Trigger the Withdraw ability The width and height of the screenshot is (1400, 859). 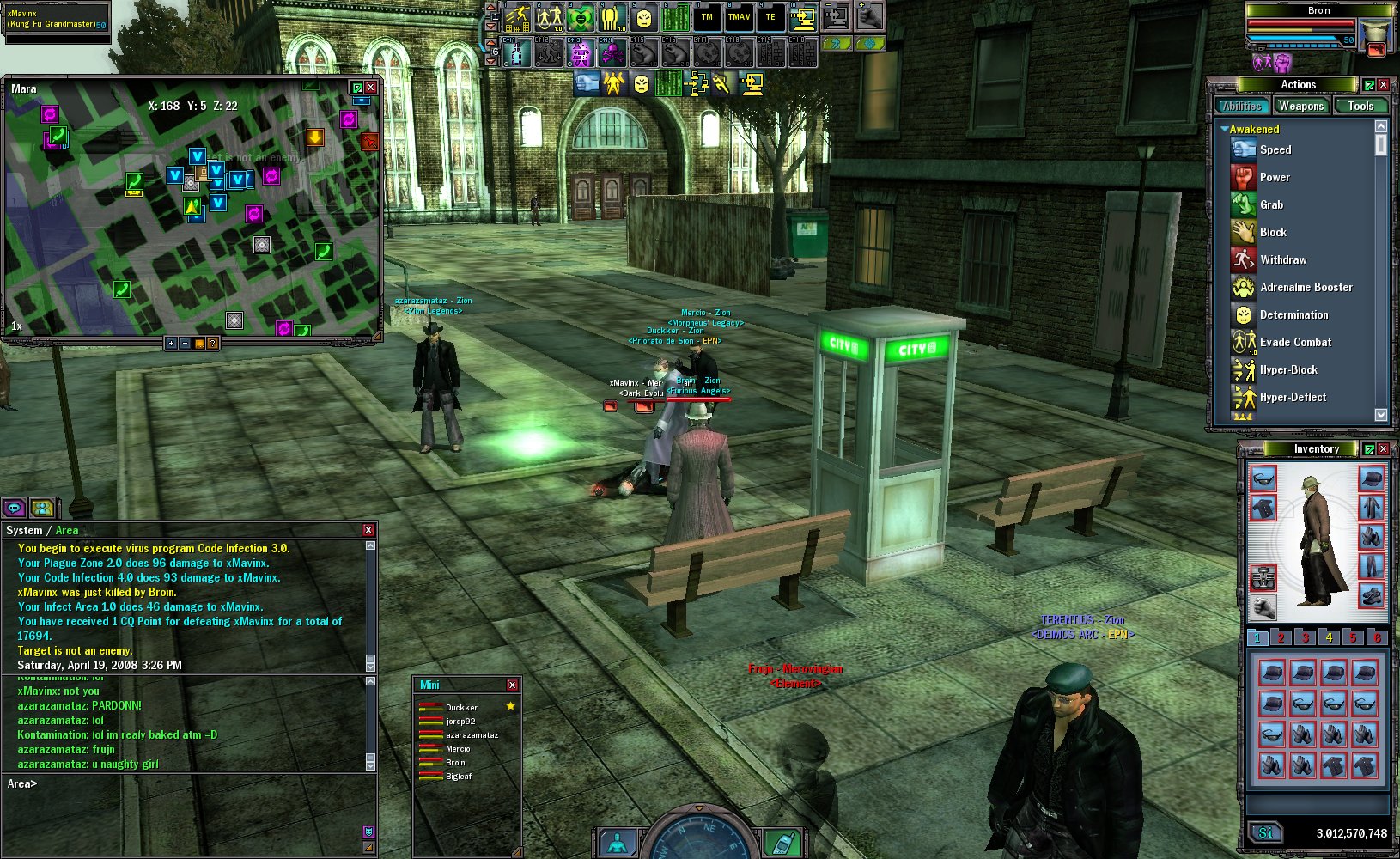[x=1282, y=259]
